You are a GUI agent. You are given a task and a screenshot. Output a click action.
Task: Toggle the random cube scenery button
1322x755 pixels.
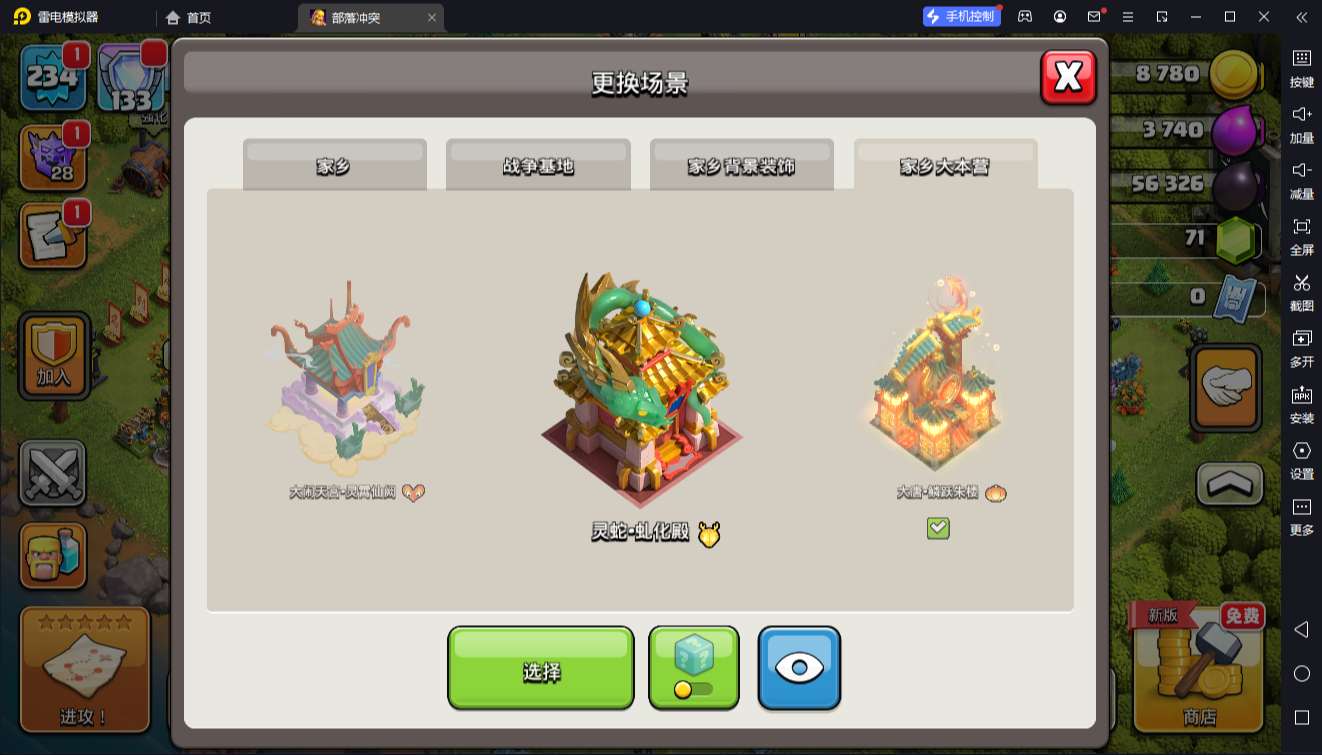tap(693, 668)
